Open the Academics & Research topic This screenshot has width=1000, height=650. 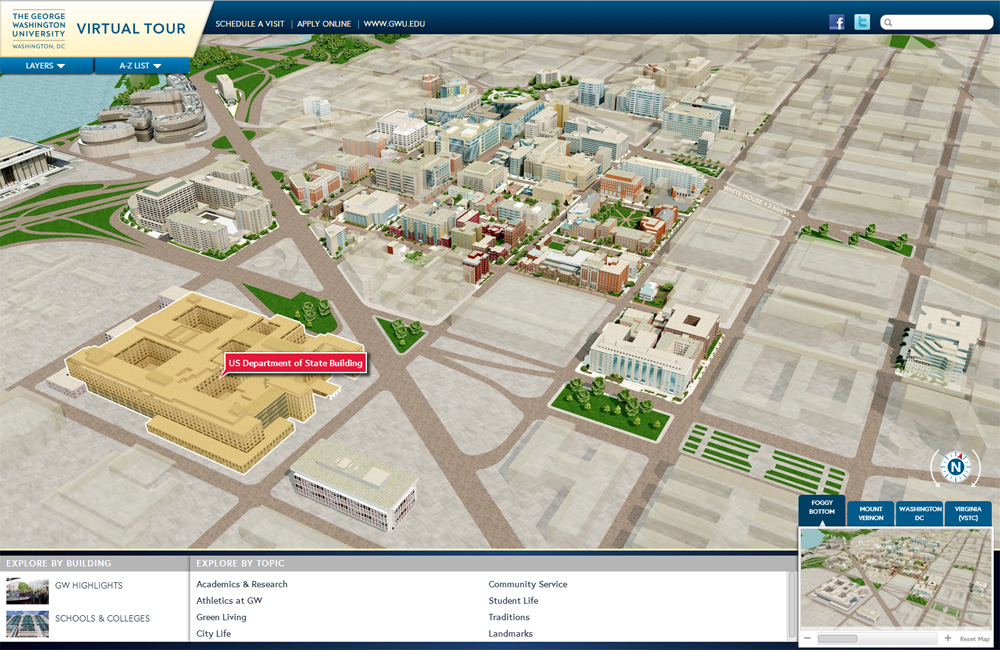[242, 584]
